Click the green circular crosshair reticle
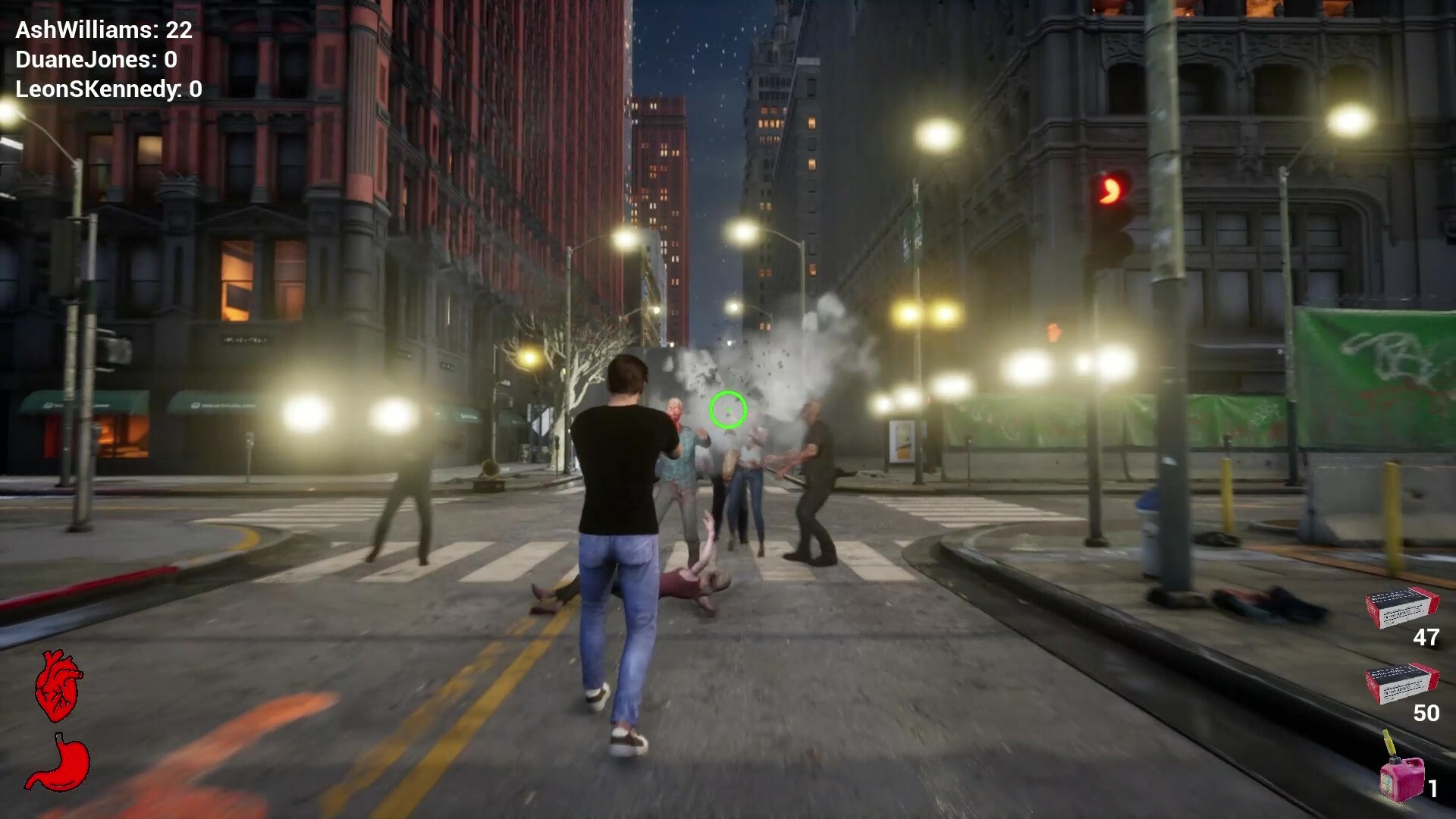This screenshot has height=819, width=1456. click(730, 411)
